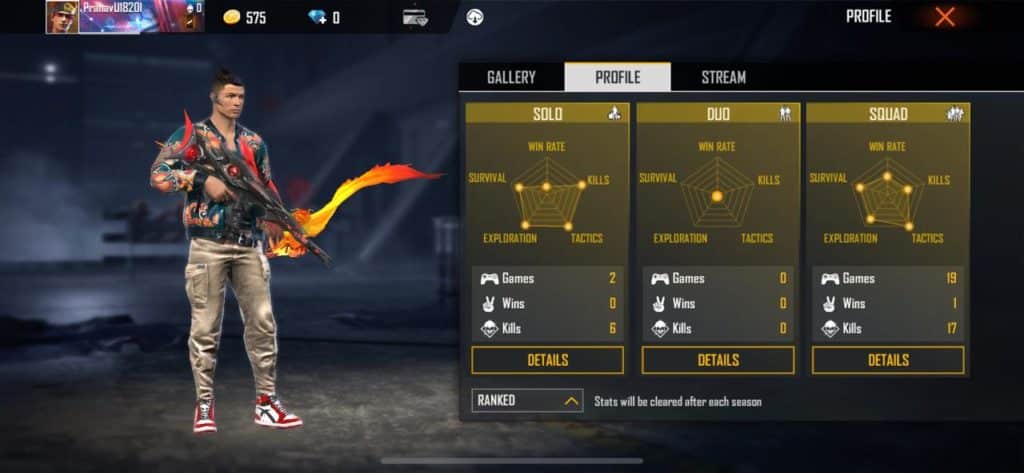Screen dimensions: 1024x473
Task: Select the Profile tab
Action: tap(617, 77)
